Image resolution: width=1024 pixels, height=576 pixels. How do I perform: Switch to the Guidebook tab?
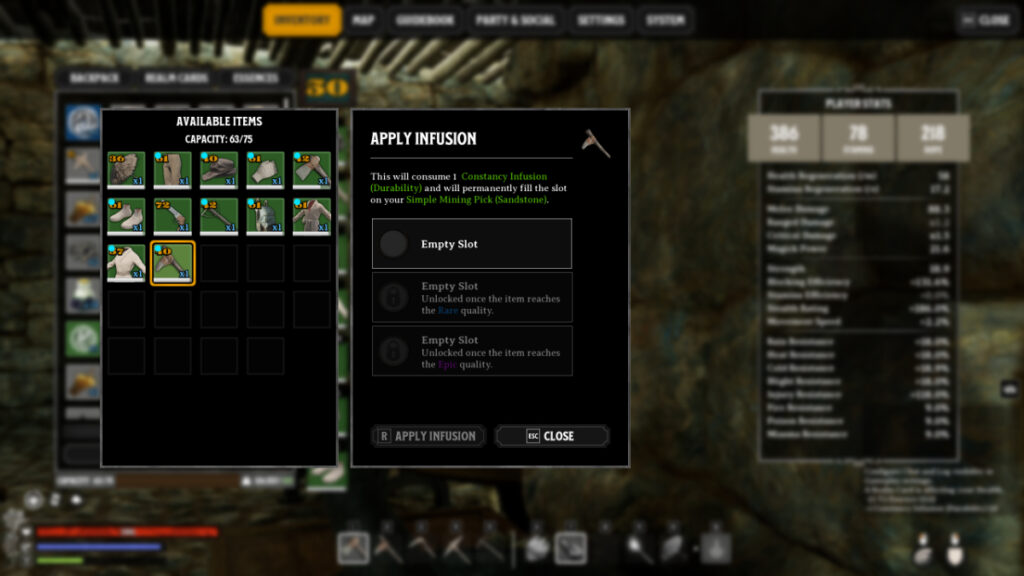coord(425,20)
